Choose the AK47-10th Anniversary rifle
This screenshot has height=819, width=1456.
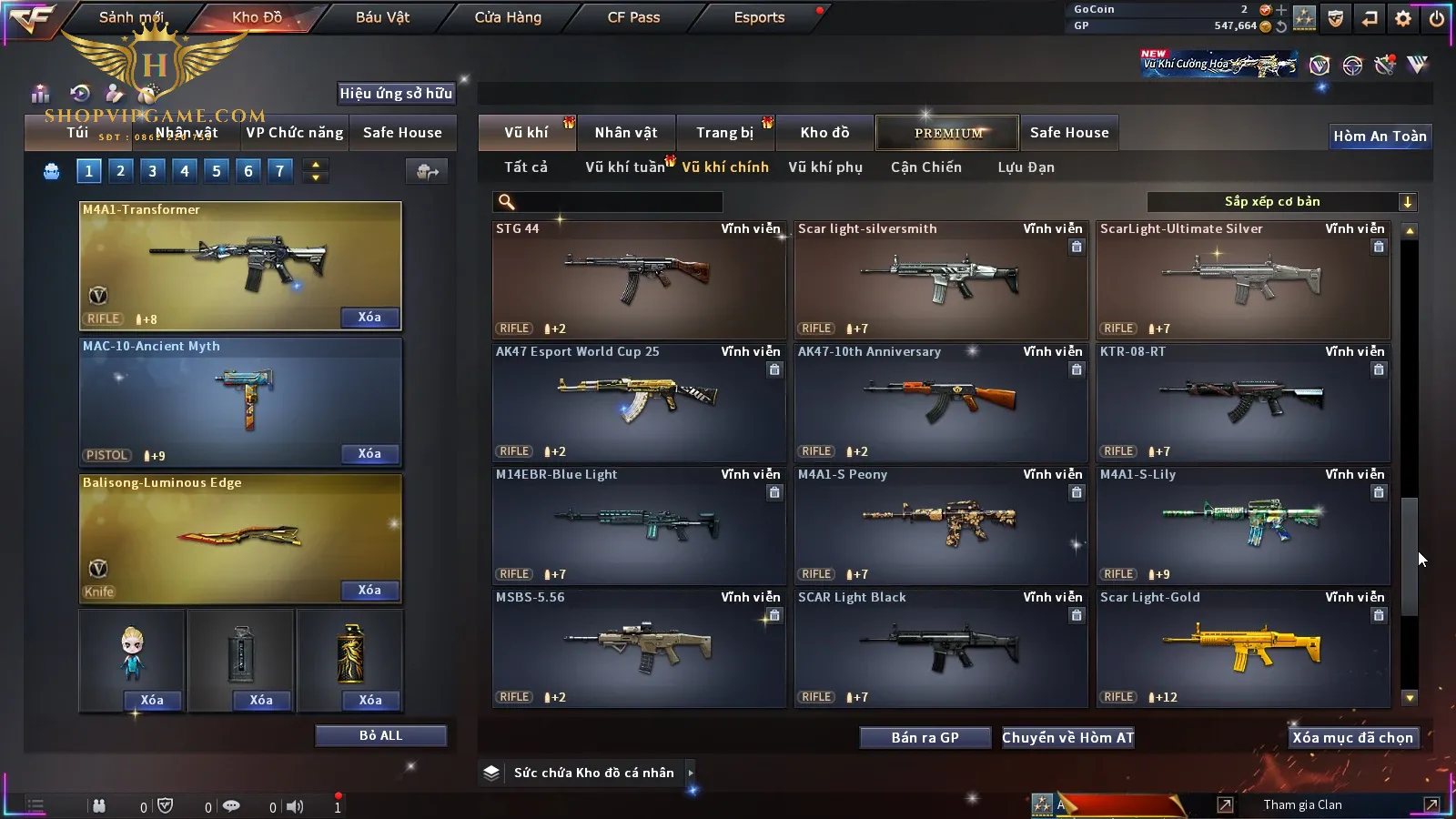941,401
